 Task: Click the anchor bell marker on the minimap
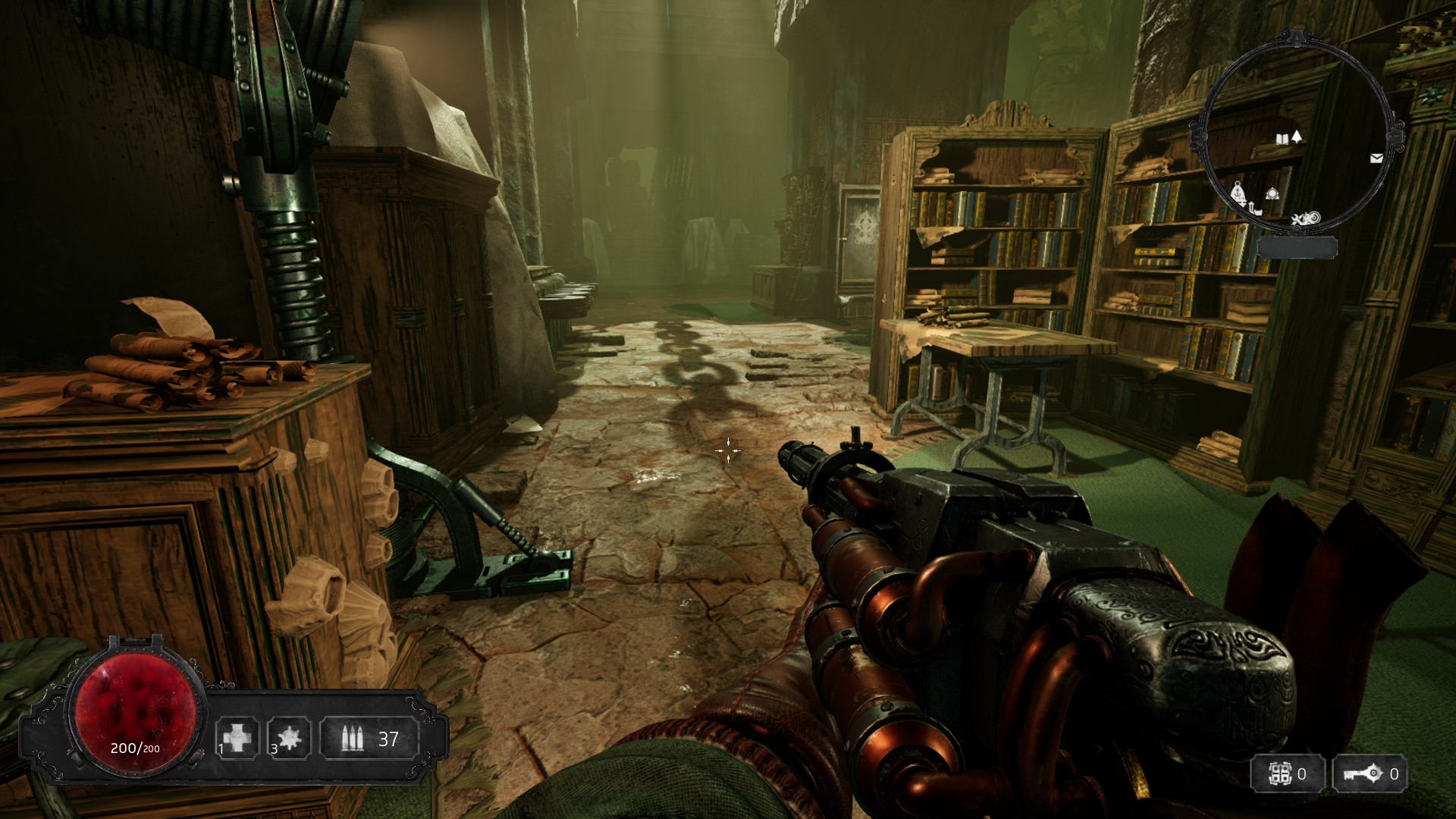point(1238,193)
